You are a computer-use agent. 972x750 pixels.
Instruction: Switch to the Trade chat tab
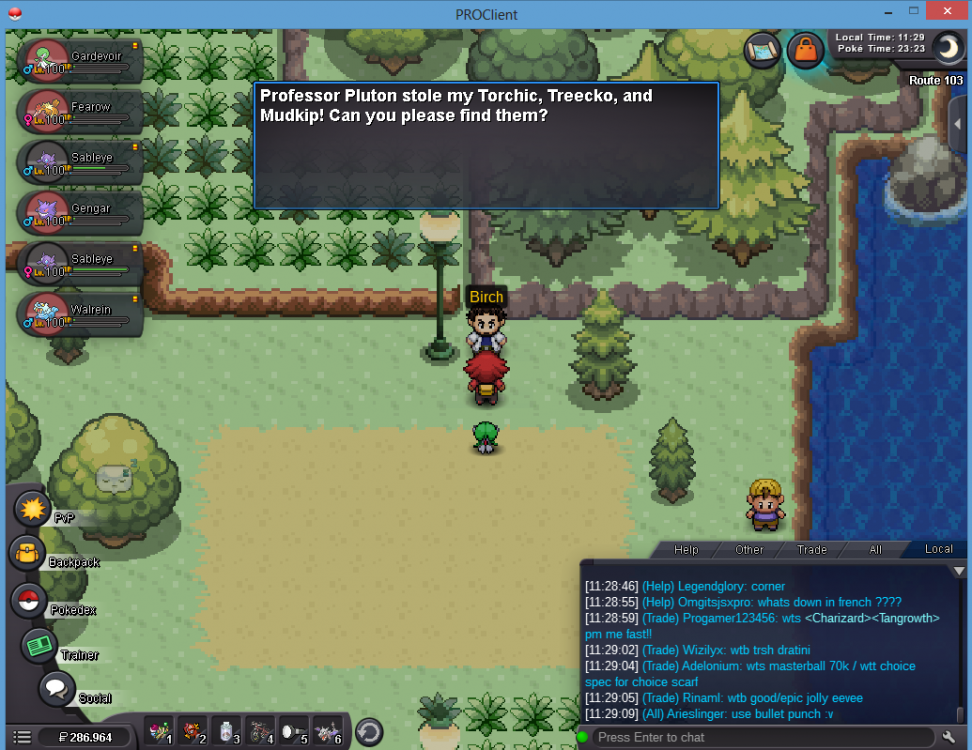pyautogui.click(x=811, y=549)
